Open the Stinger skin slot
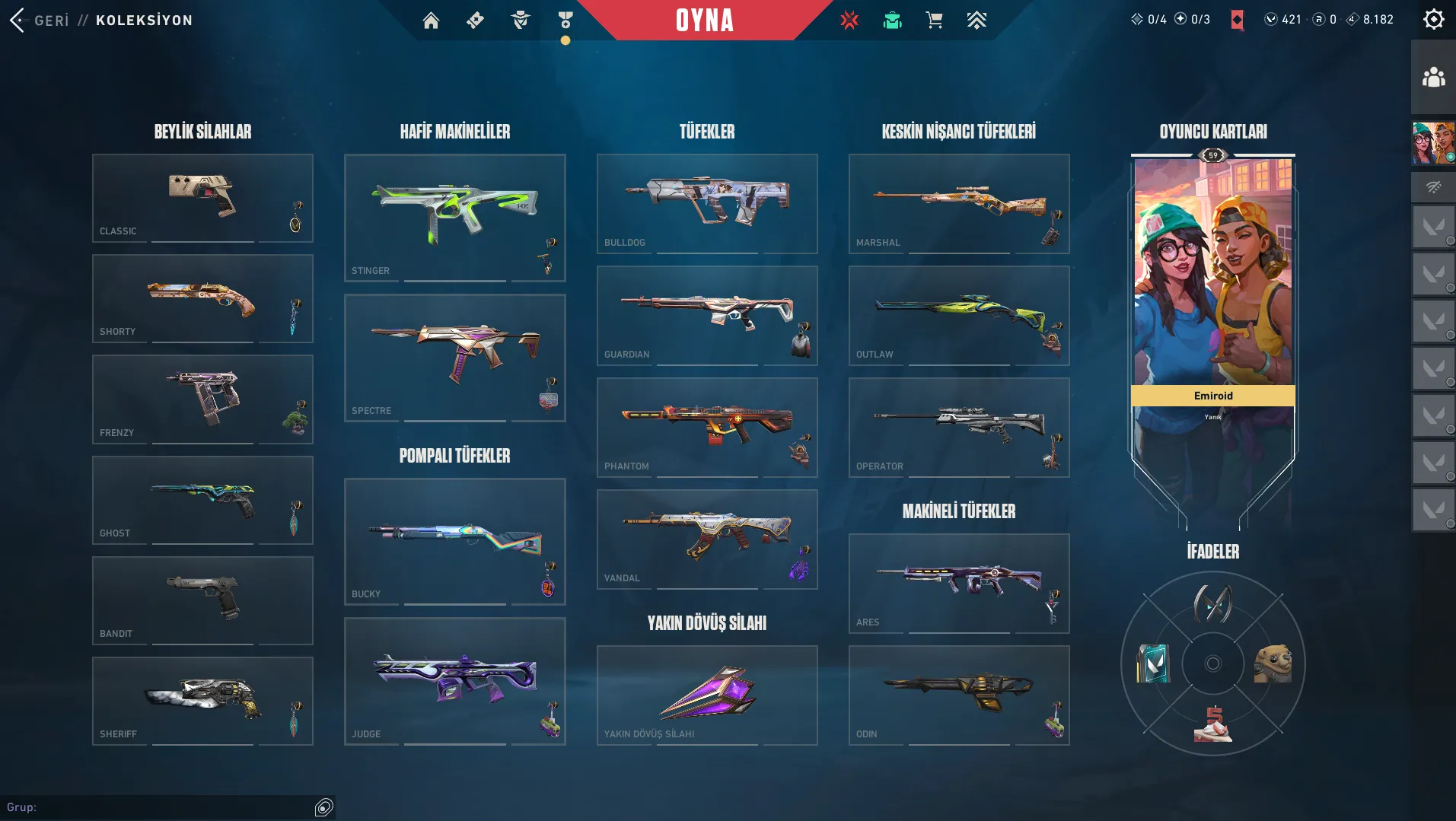 [454, 218]
